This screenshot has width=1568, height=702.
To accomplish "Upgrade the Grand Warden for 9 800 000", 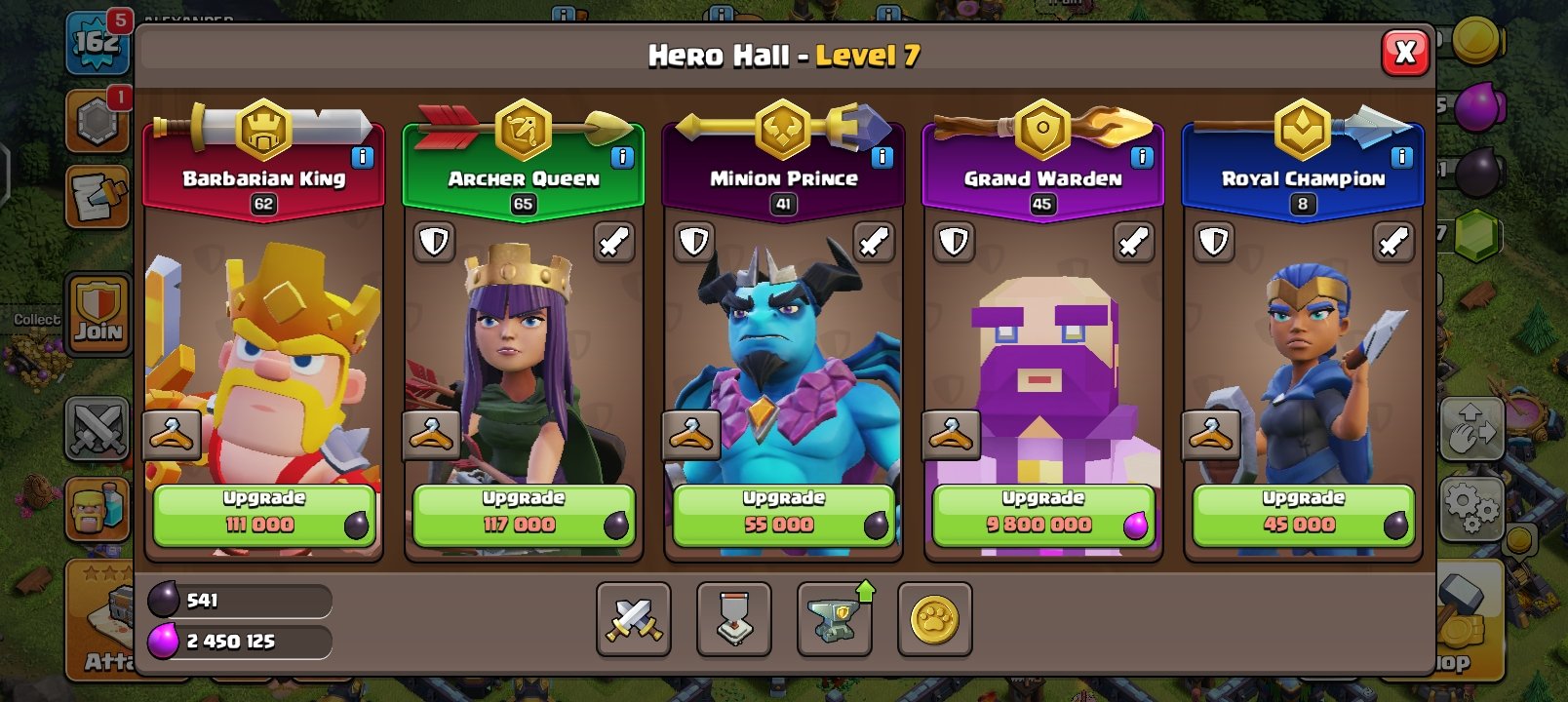I will click(1042, 512).
